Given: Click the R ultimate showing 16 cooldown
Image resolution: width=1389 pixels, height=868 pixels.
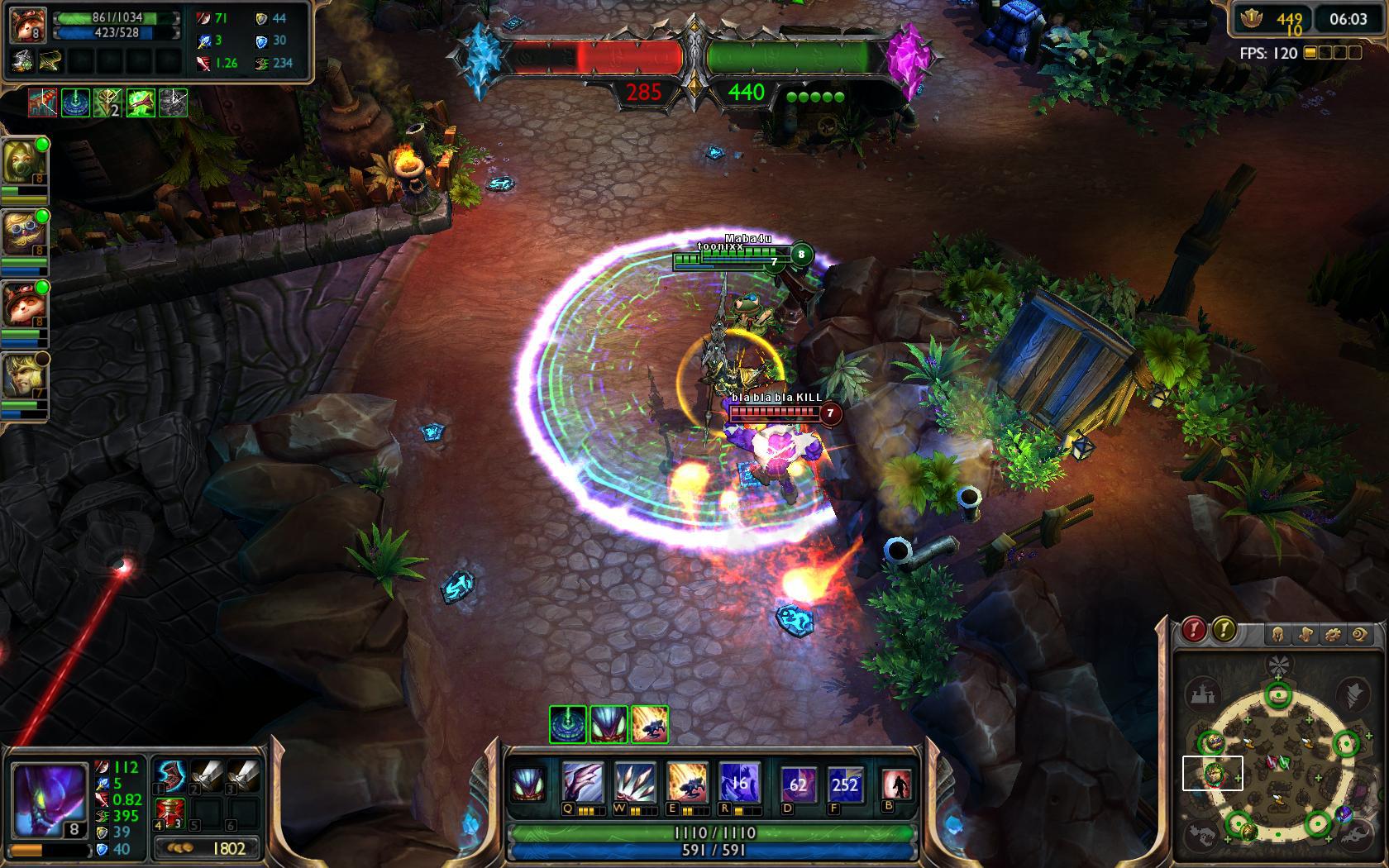Looking at the screenshot, I should 739,782.
